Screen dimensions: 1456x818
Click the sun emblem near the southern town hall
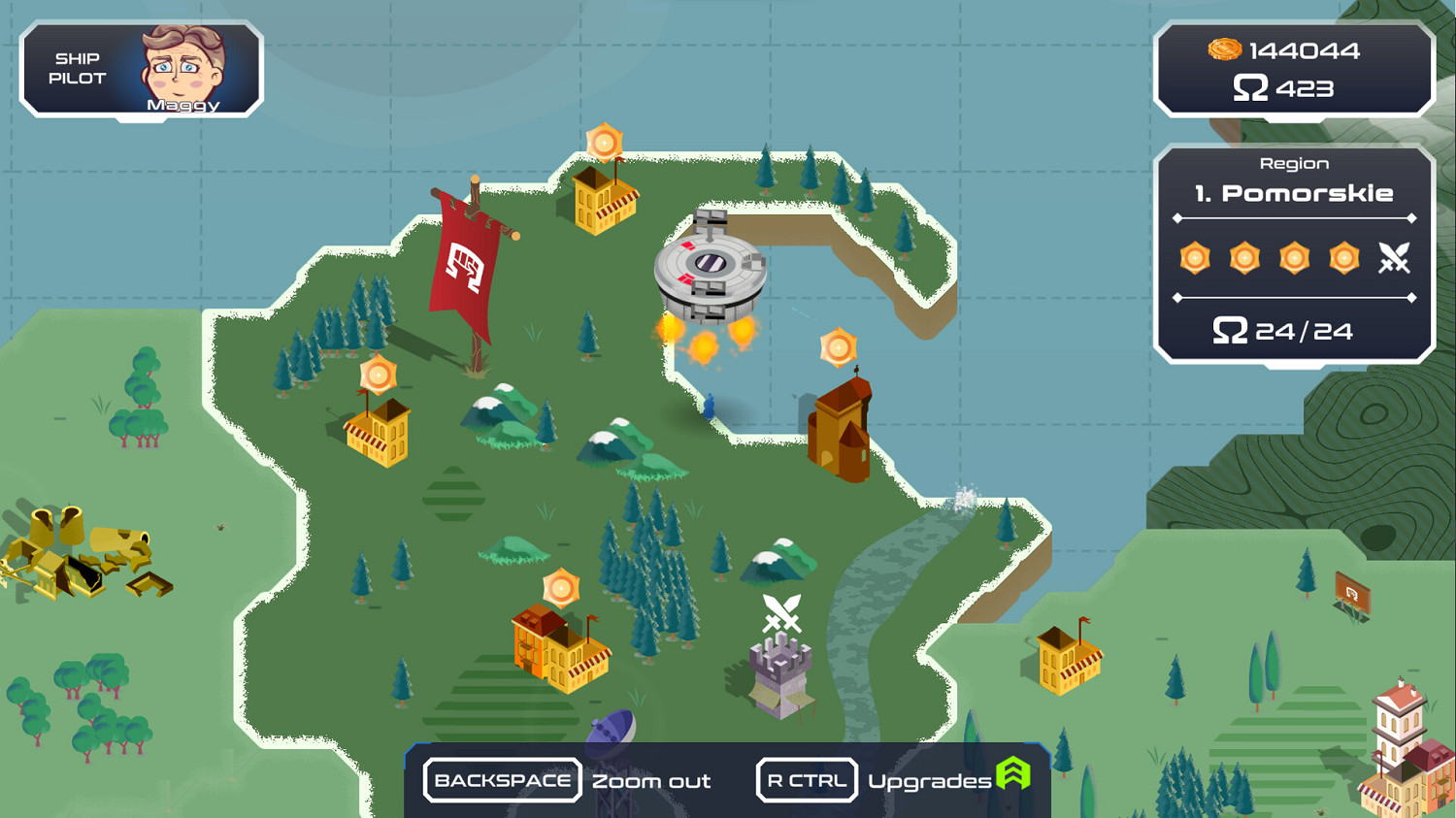[561, 587]
